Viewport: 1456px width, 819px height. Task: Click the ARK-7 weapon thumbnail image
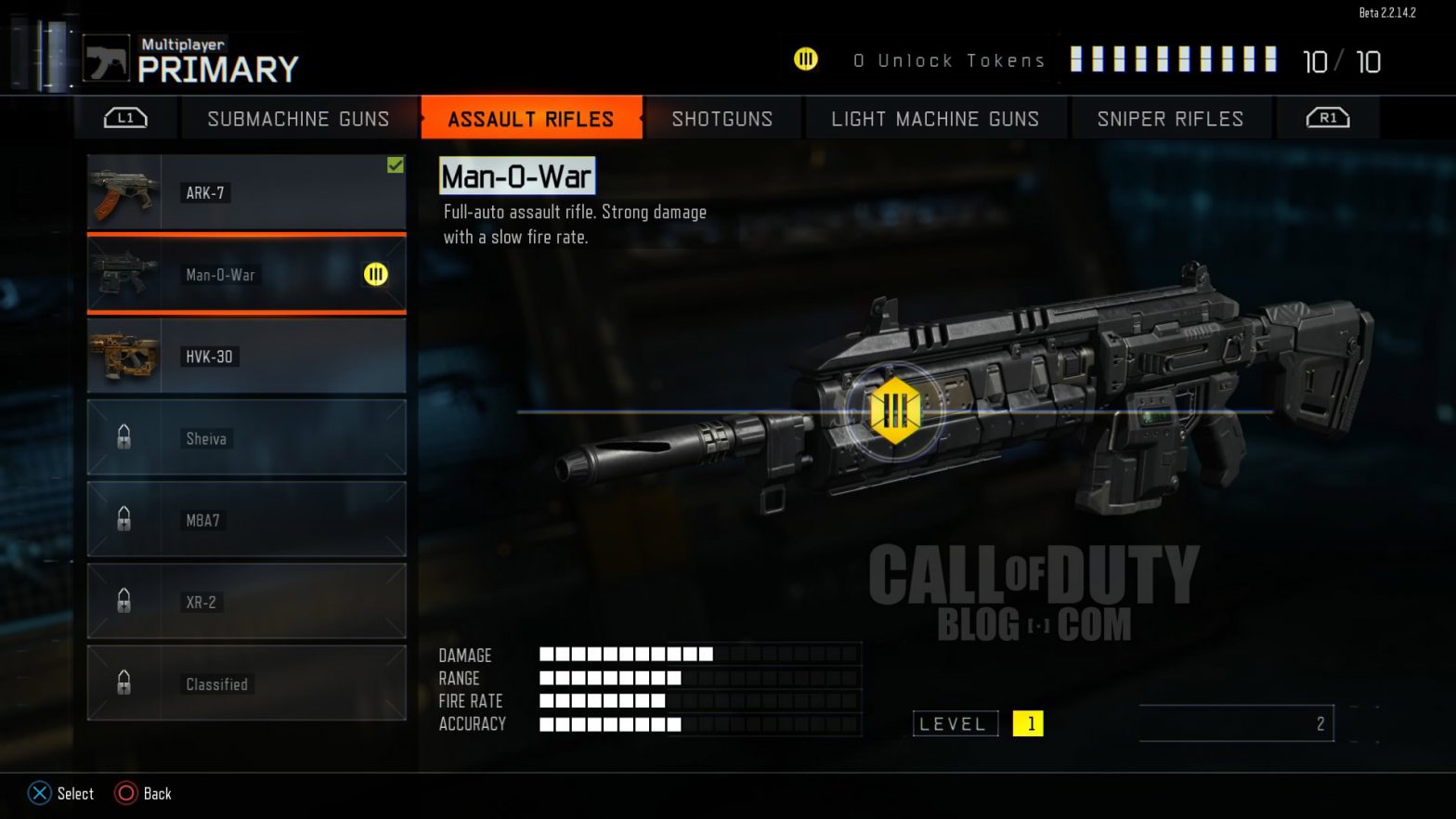pos(125,192)
